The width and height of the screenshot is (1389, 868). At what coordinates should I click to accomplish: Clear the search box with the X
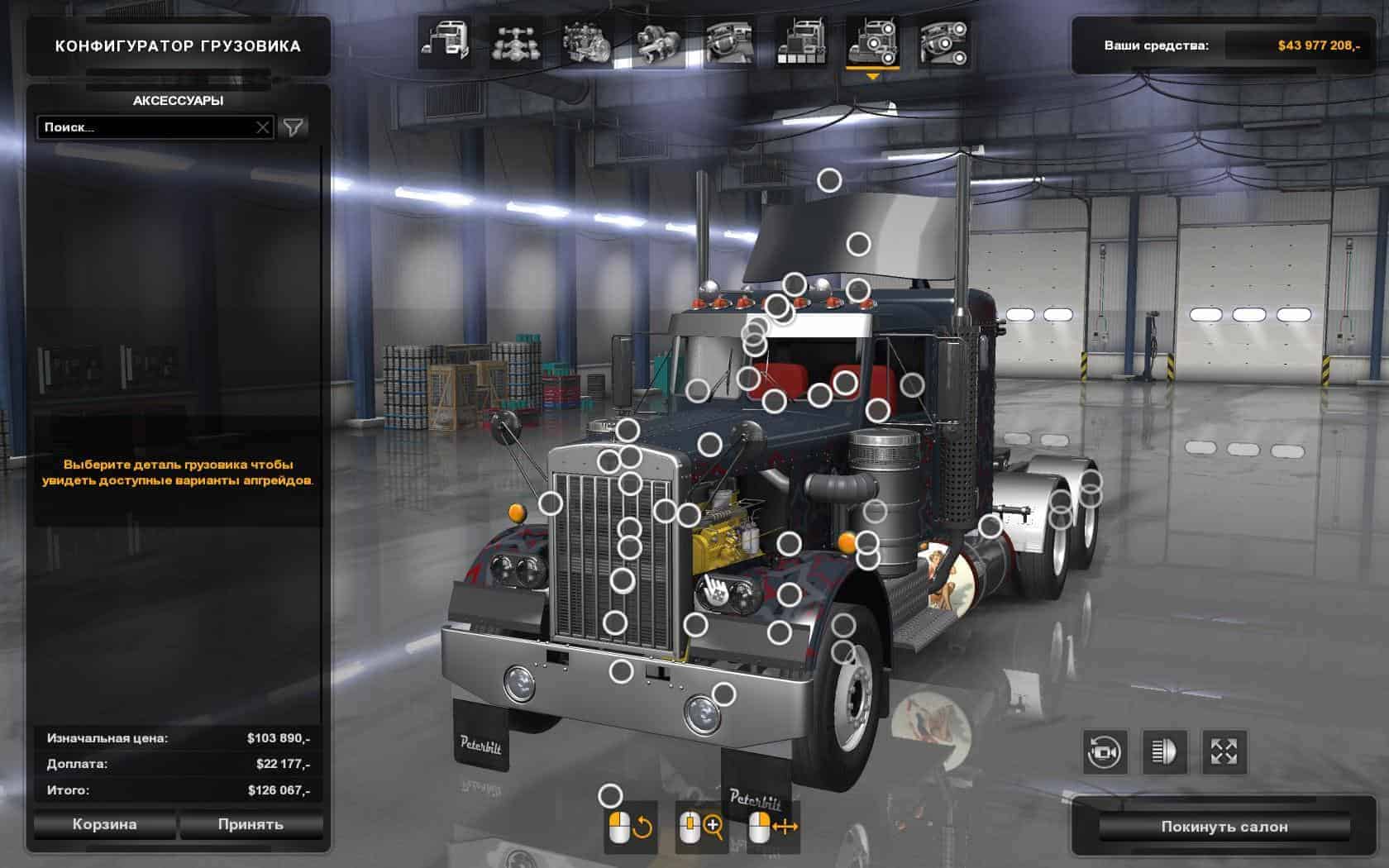[x=262, y=127]
